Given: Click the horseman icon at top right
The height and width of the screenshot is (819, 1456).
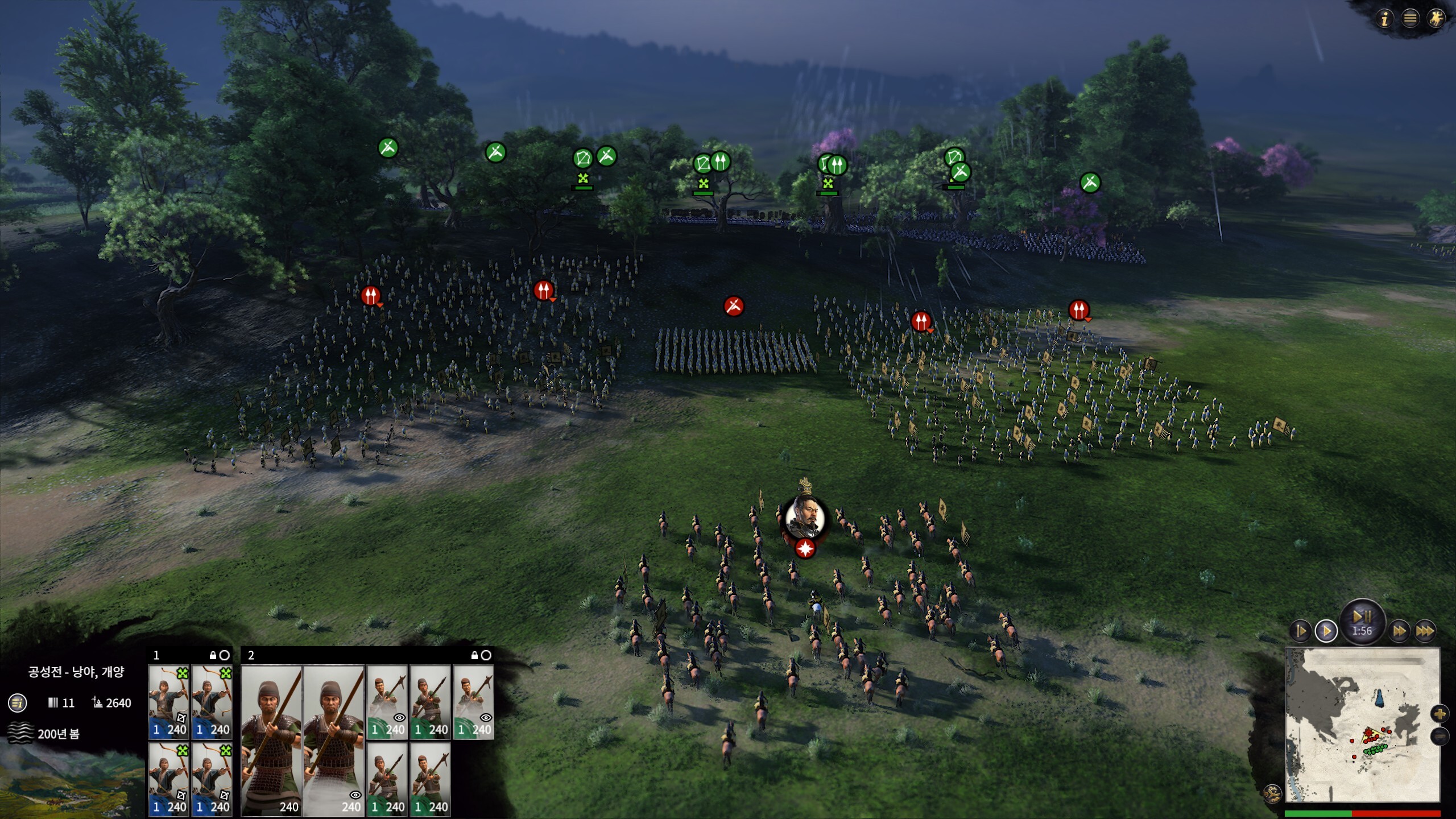Looking at the screenshot, I should (x=1436, y=19).
